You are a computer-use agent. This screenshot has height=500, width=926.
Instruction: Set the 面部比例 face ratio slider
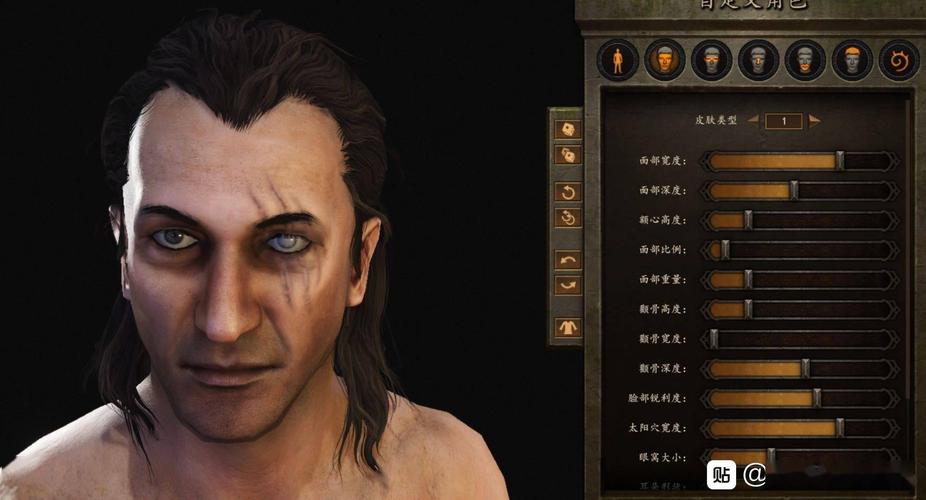(800, 250)
